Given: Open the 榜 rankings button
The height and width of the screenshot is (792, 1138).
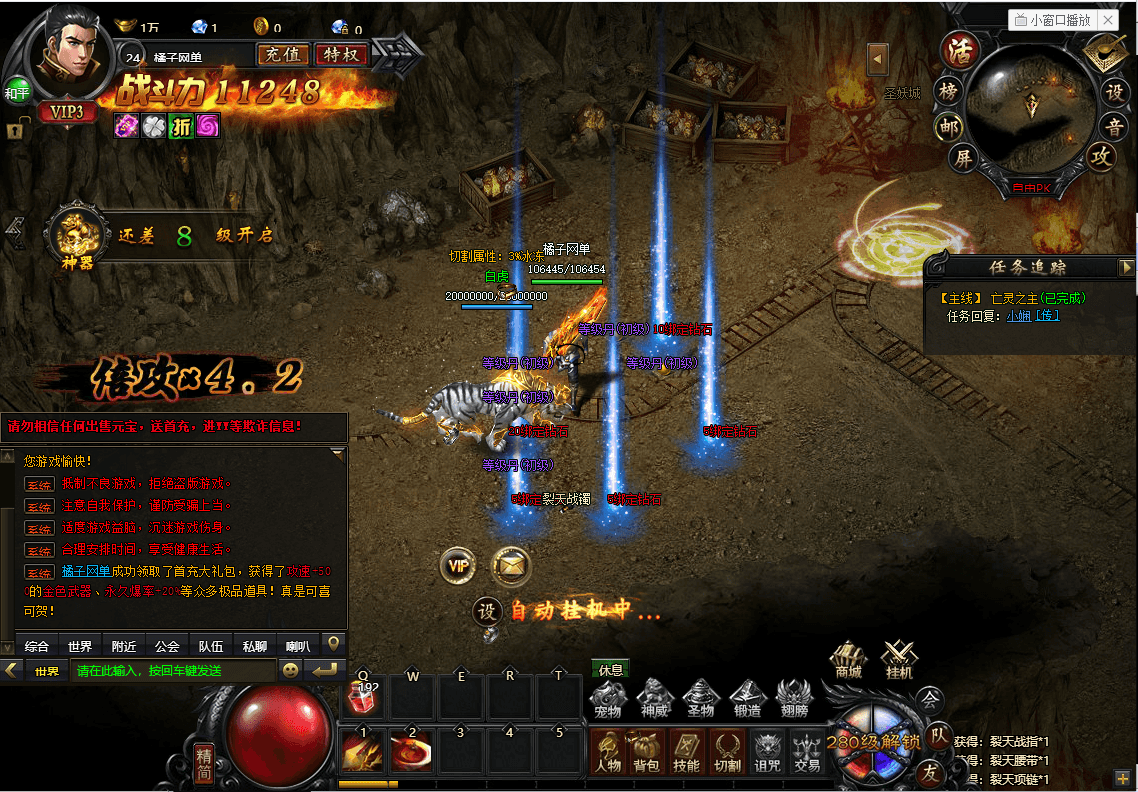Looking at the screenshot, I should 948,92.
